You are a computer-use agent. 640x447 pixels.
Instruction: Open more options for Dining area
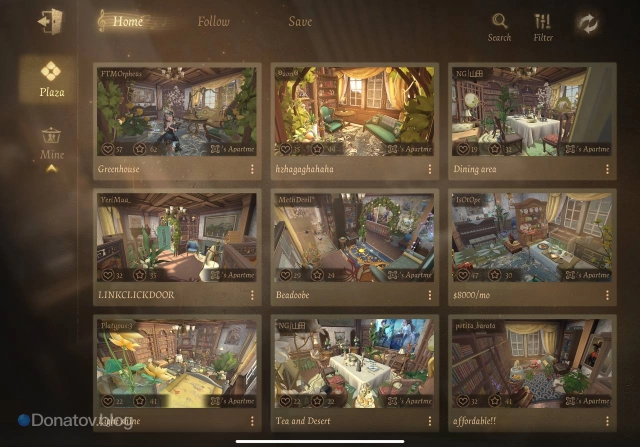[x=608, y=170]
